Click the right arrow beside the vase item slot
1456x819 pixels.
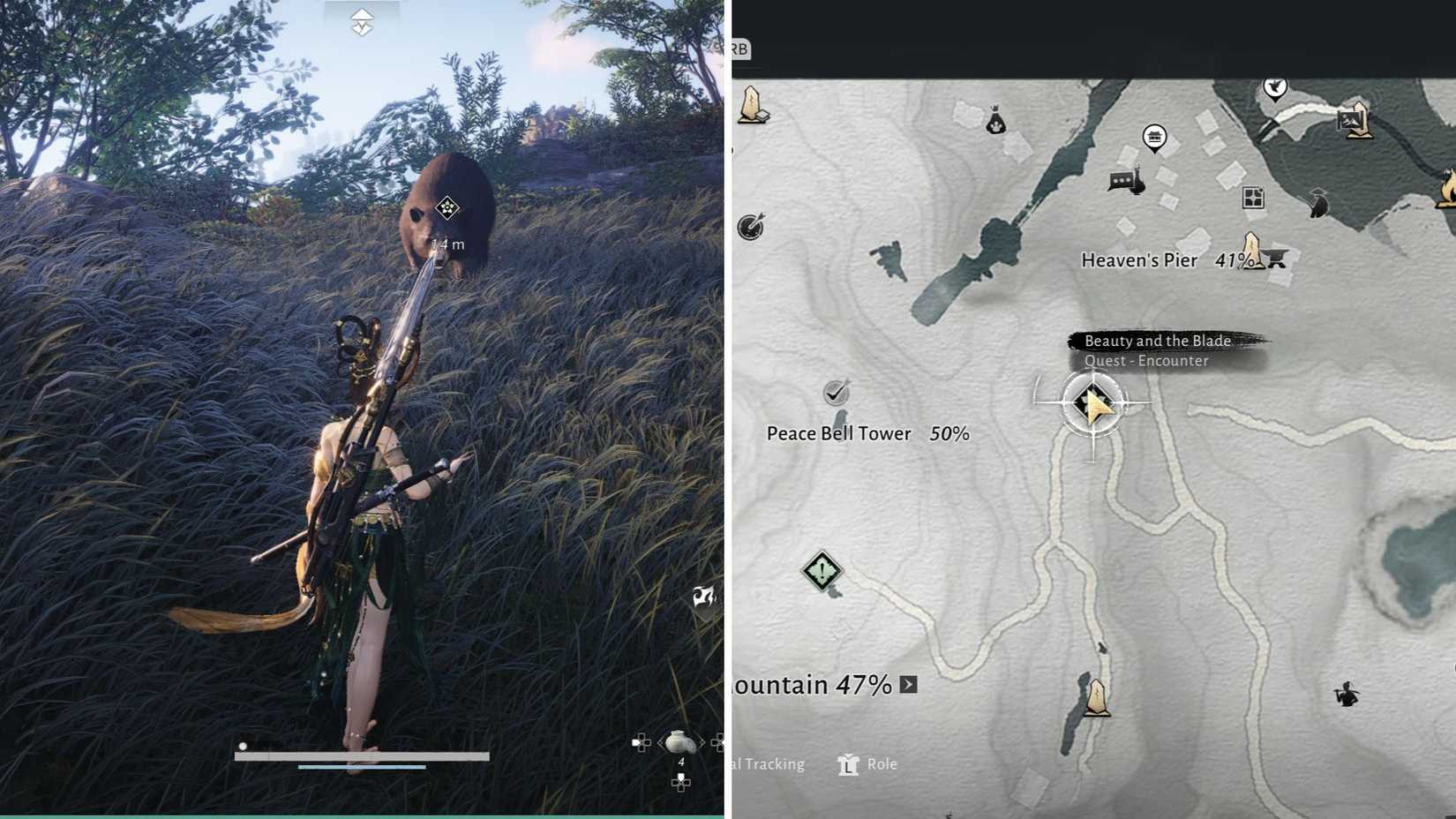coord(702,742)
